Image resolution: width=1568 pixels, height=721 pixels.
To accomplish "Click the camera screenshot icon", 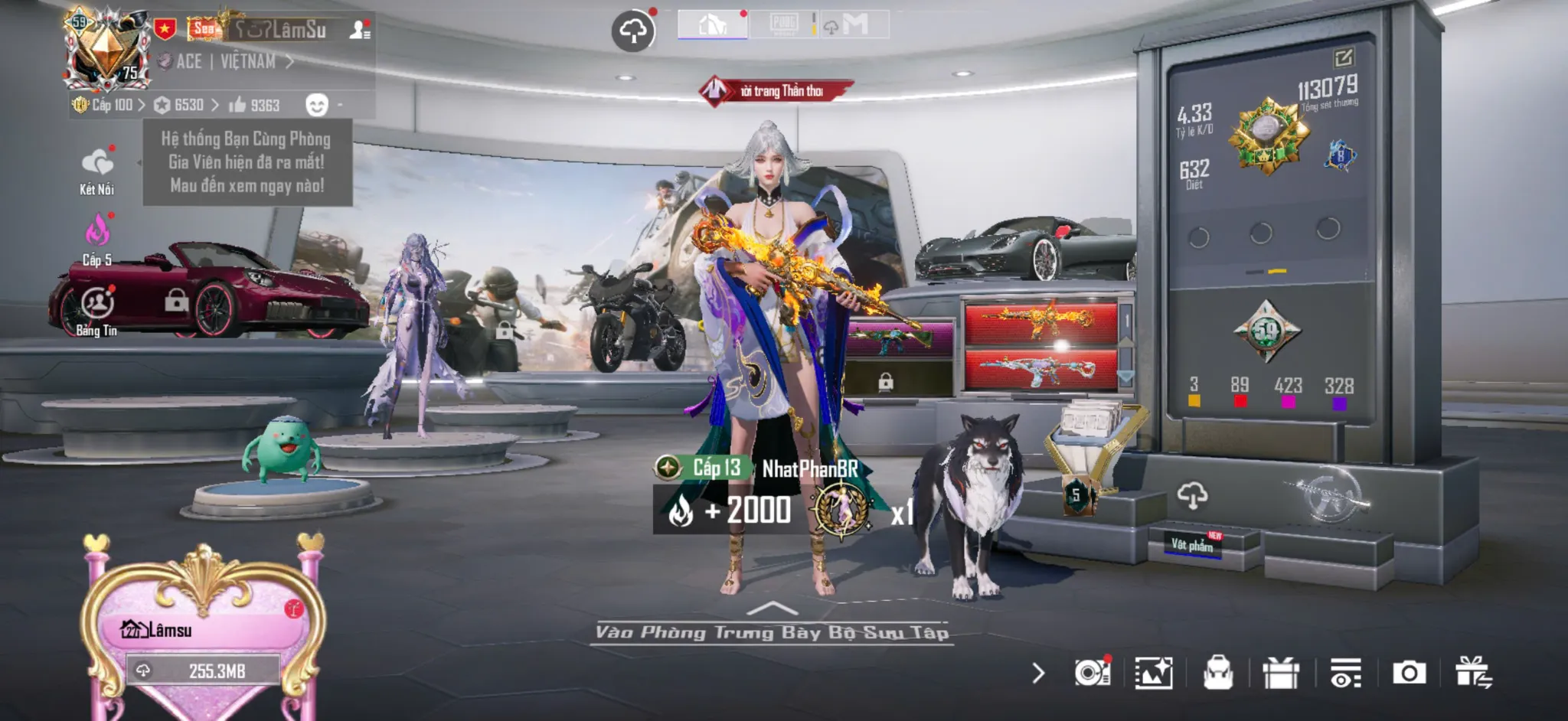I will (x=1409, y=673).
